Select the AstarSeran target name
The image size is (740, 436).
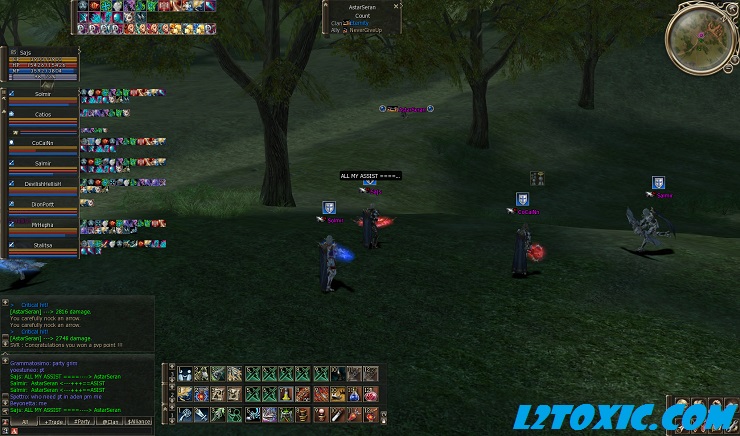coord(361,6)
